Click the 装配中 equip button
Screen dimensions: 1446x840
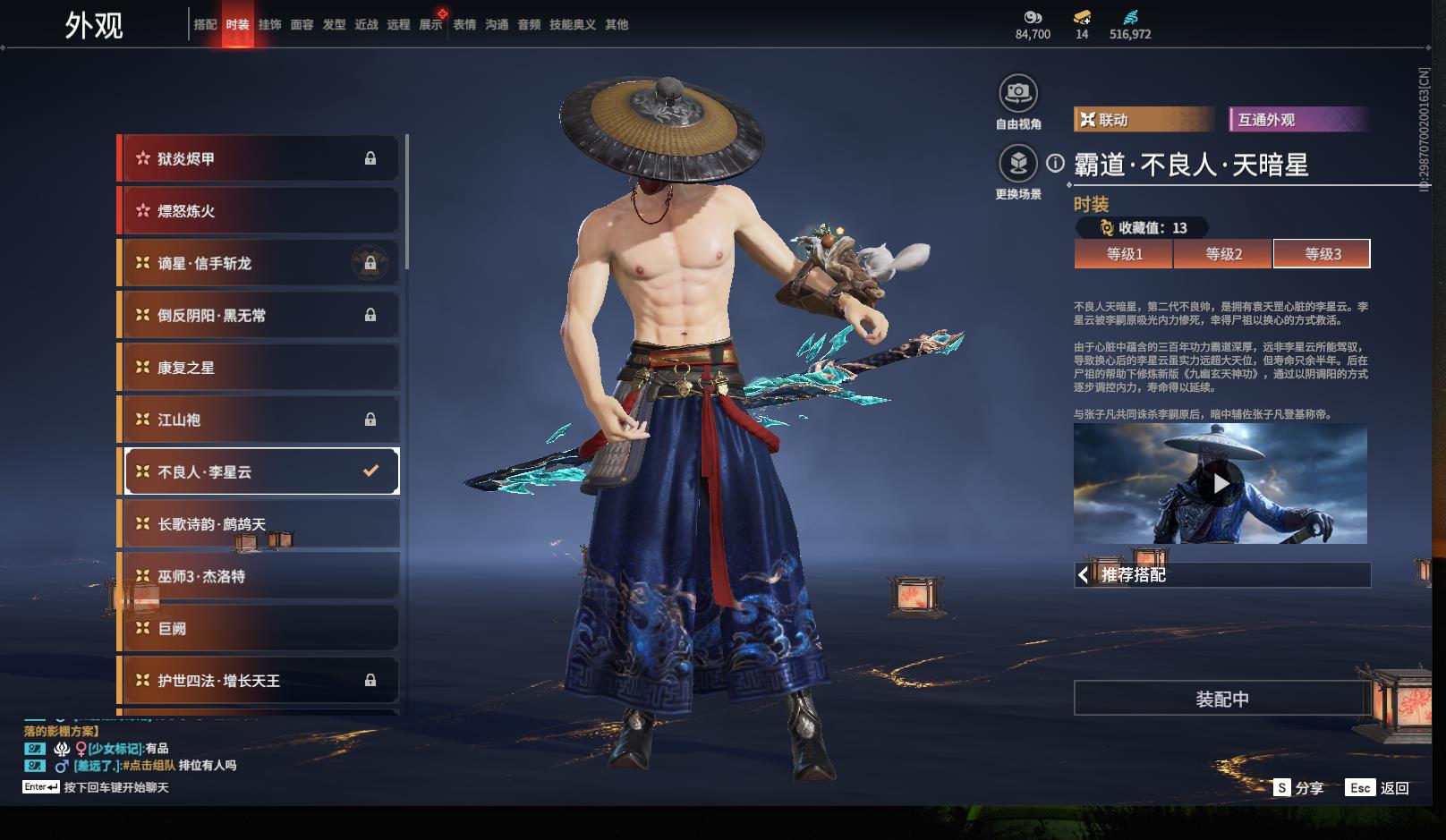(x=1222, y=699)
